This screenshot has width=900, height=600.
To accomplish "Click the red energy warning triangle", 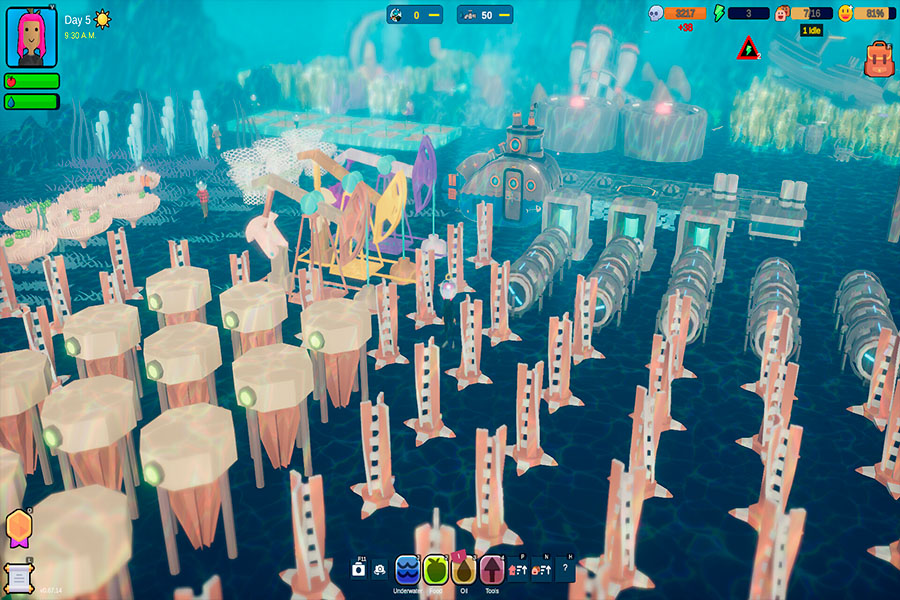I will pyautogui.click(x=747, y=47).
